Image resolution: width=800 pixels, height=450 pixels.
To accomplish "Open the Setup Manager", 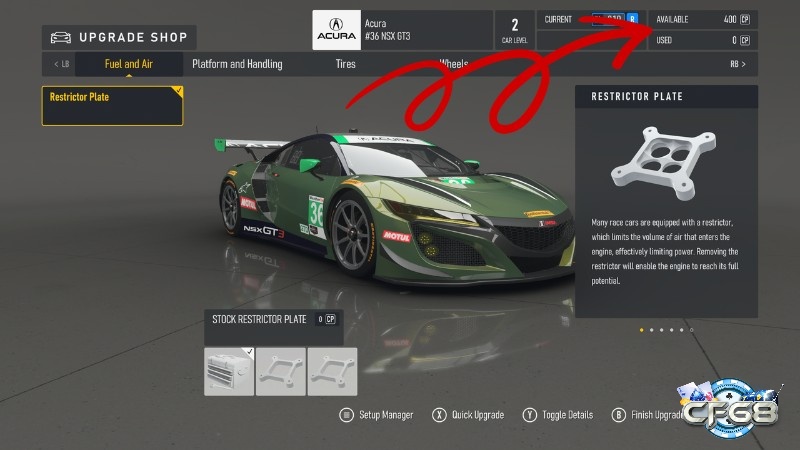I will [x=377, y=415].
